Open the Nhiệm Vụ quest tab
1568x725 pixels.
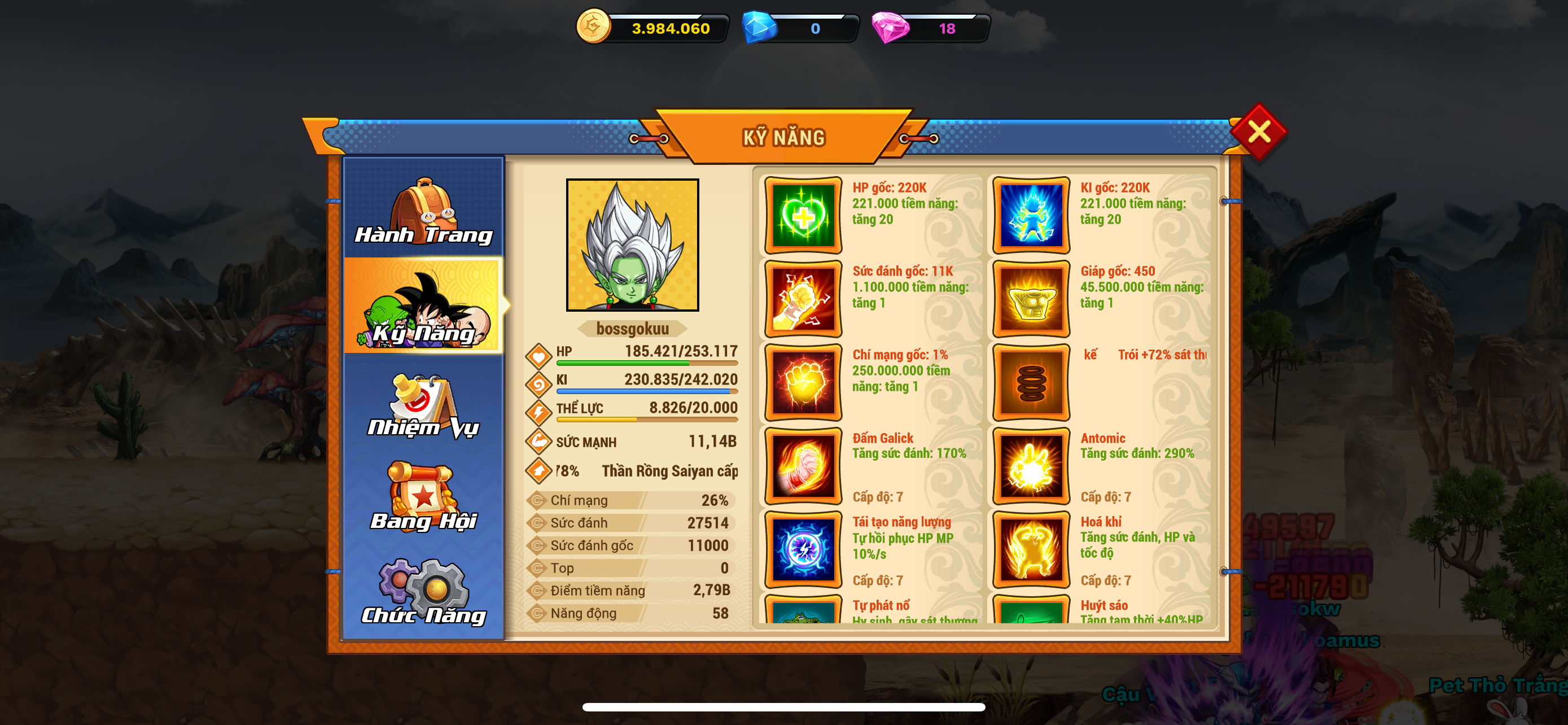coord(424,404)
